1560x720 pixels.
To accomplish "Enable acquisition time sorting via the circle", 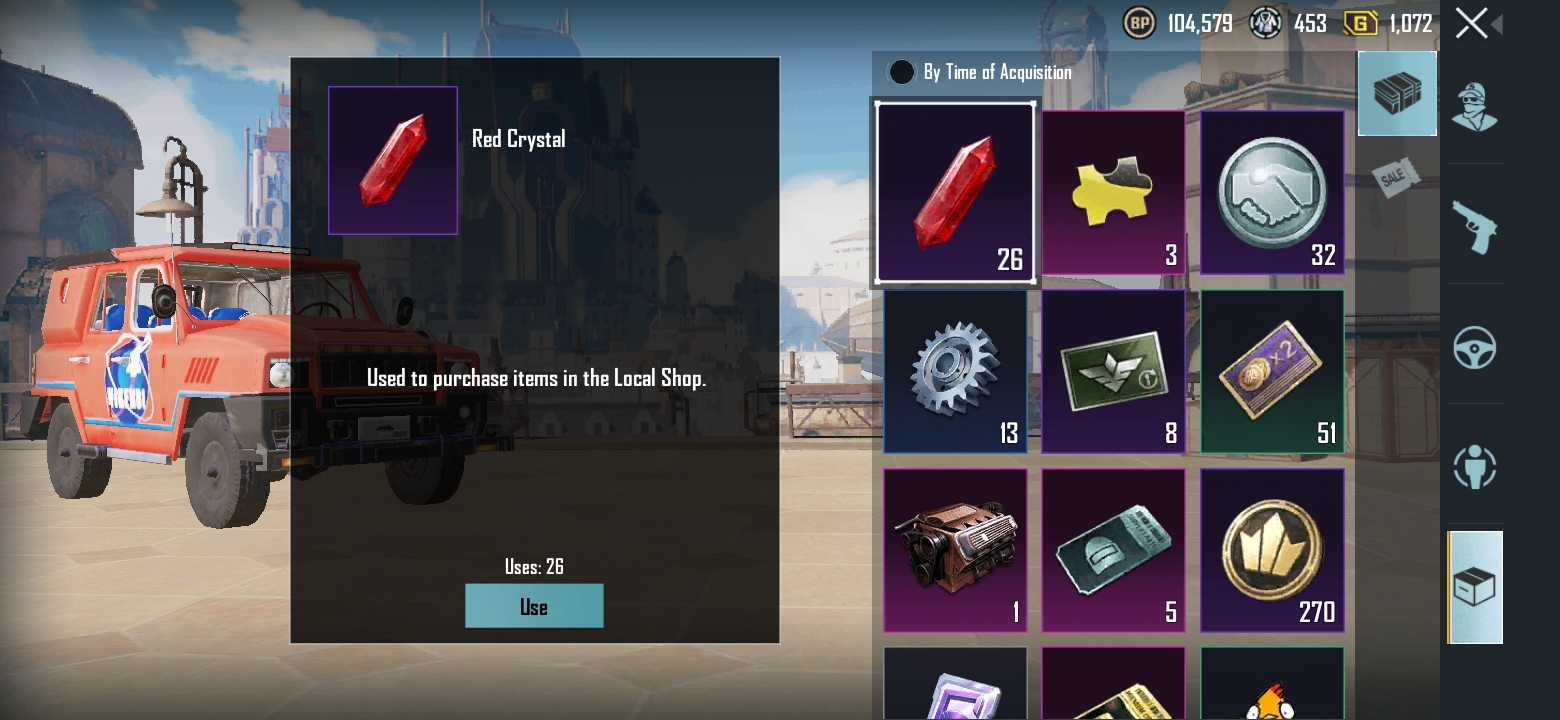I will [901, 72].
